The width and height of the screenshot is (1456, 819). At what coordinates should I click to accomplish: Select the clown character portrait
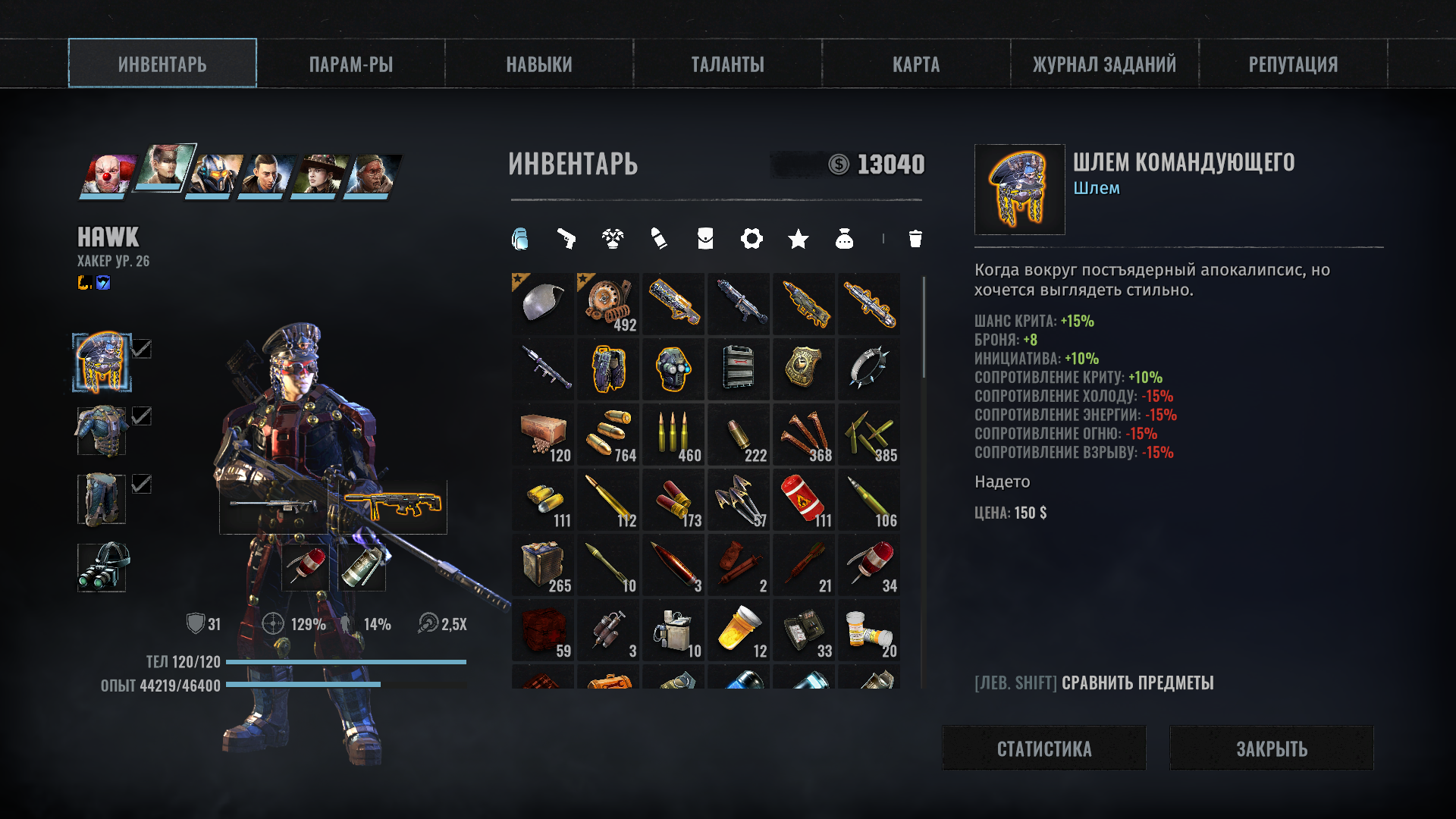[x=107, y=174]
